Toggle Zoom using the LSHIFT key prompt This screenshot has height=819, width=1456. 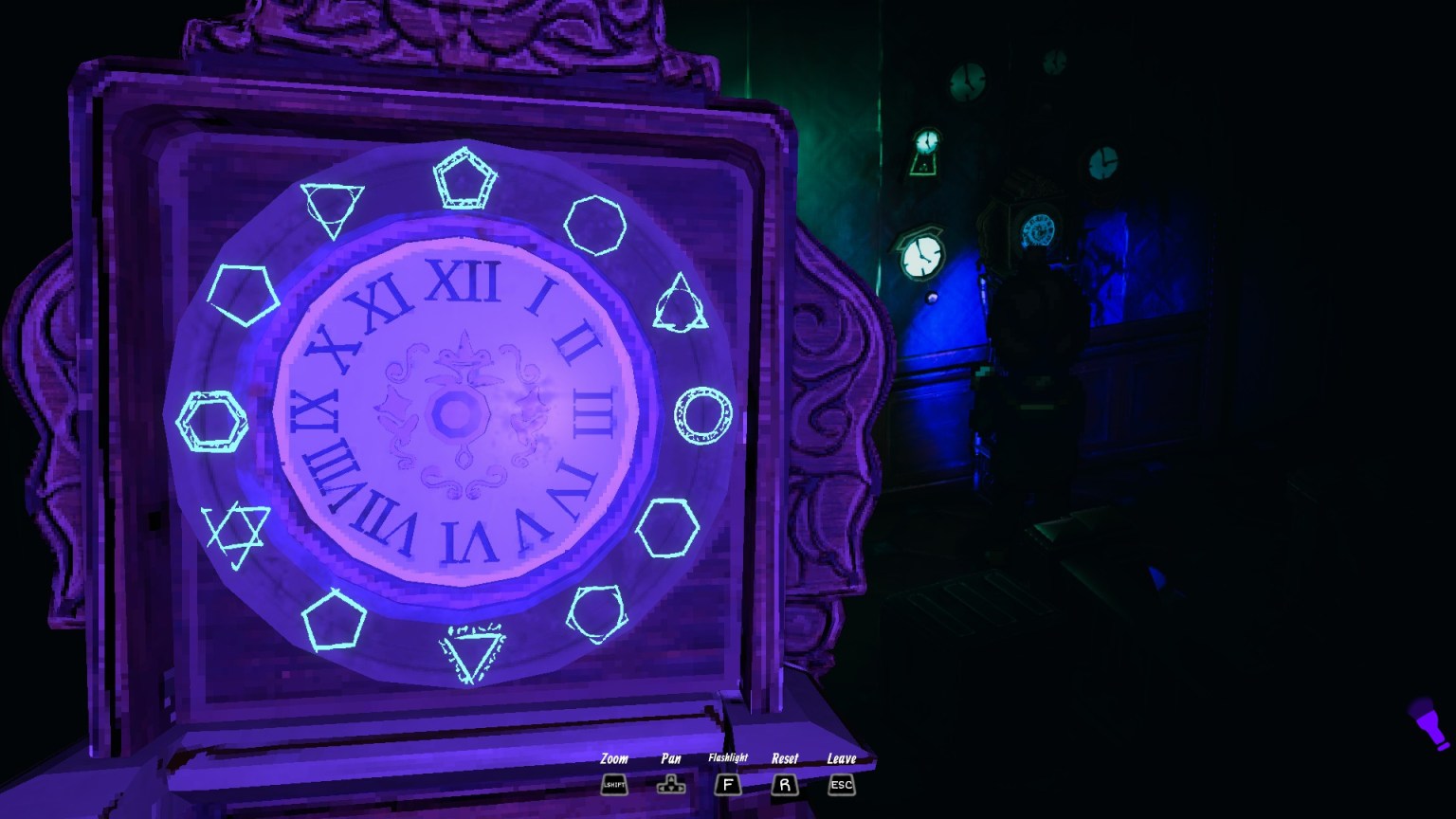(x=612, y=784)
